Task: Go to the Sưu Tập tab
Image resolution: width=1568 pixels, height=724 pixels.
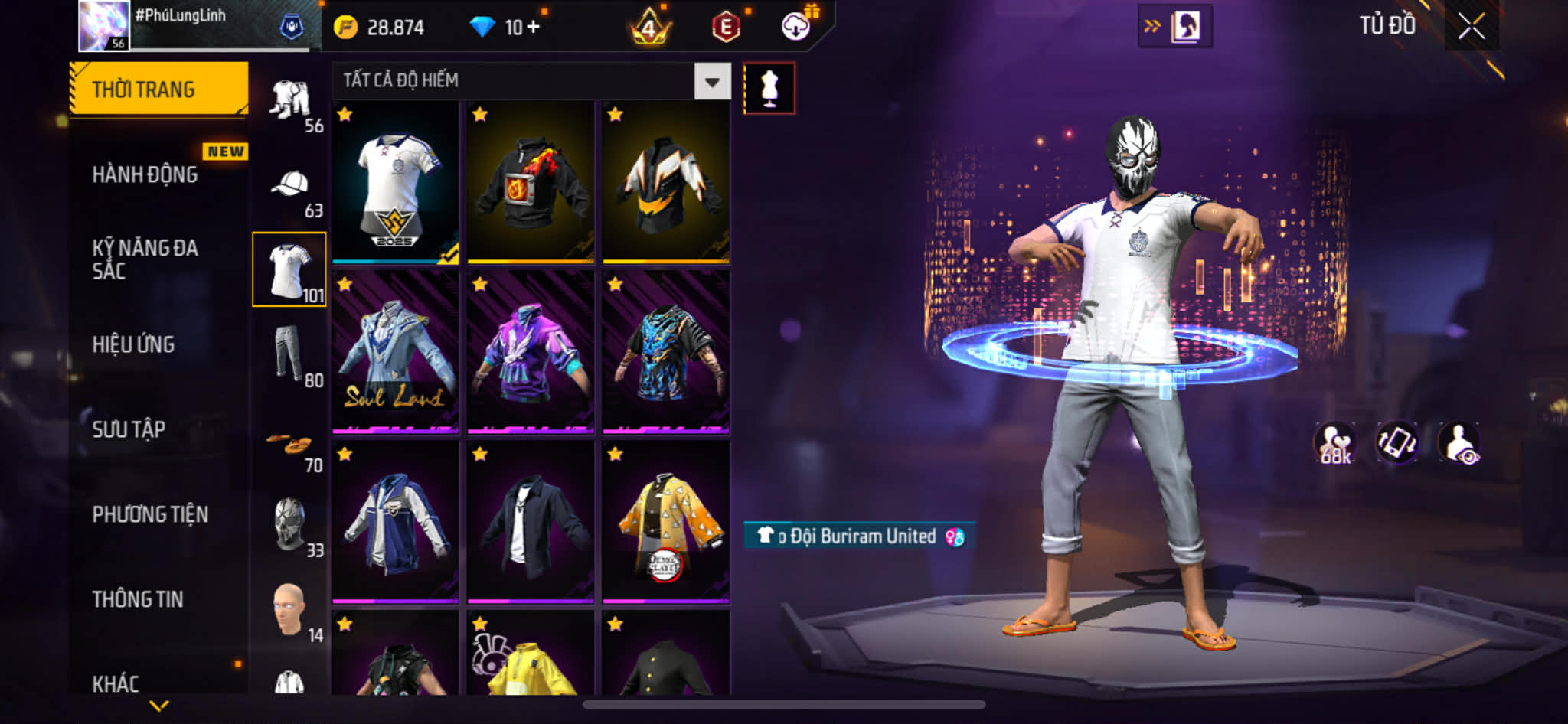Action: [129, 429]
